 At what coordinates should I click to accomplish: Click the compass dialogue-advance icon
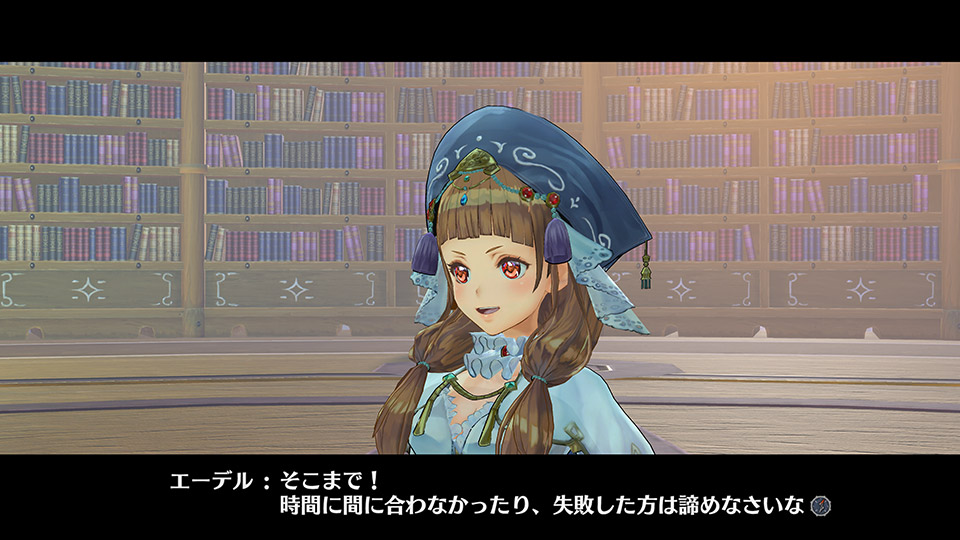click(820, 506)
